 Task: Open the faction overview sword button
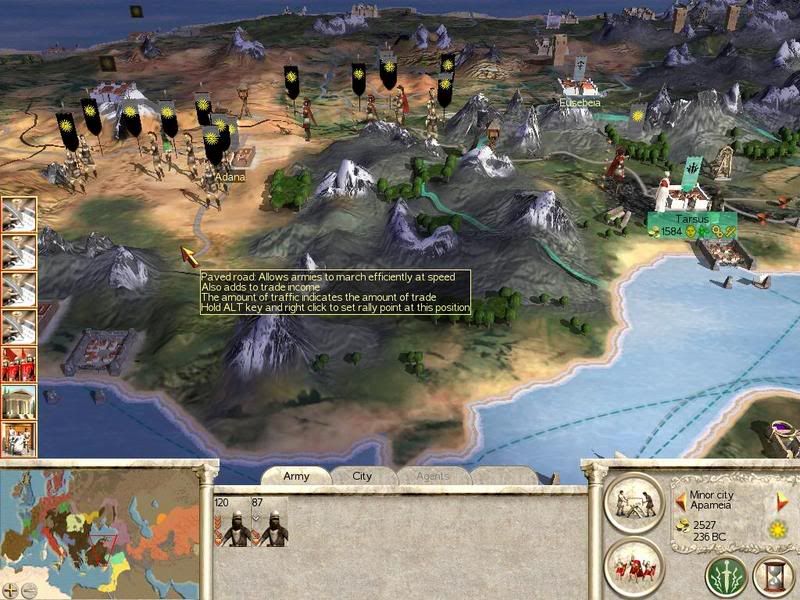[x=724, y=575]
